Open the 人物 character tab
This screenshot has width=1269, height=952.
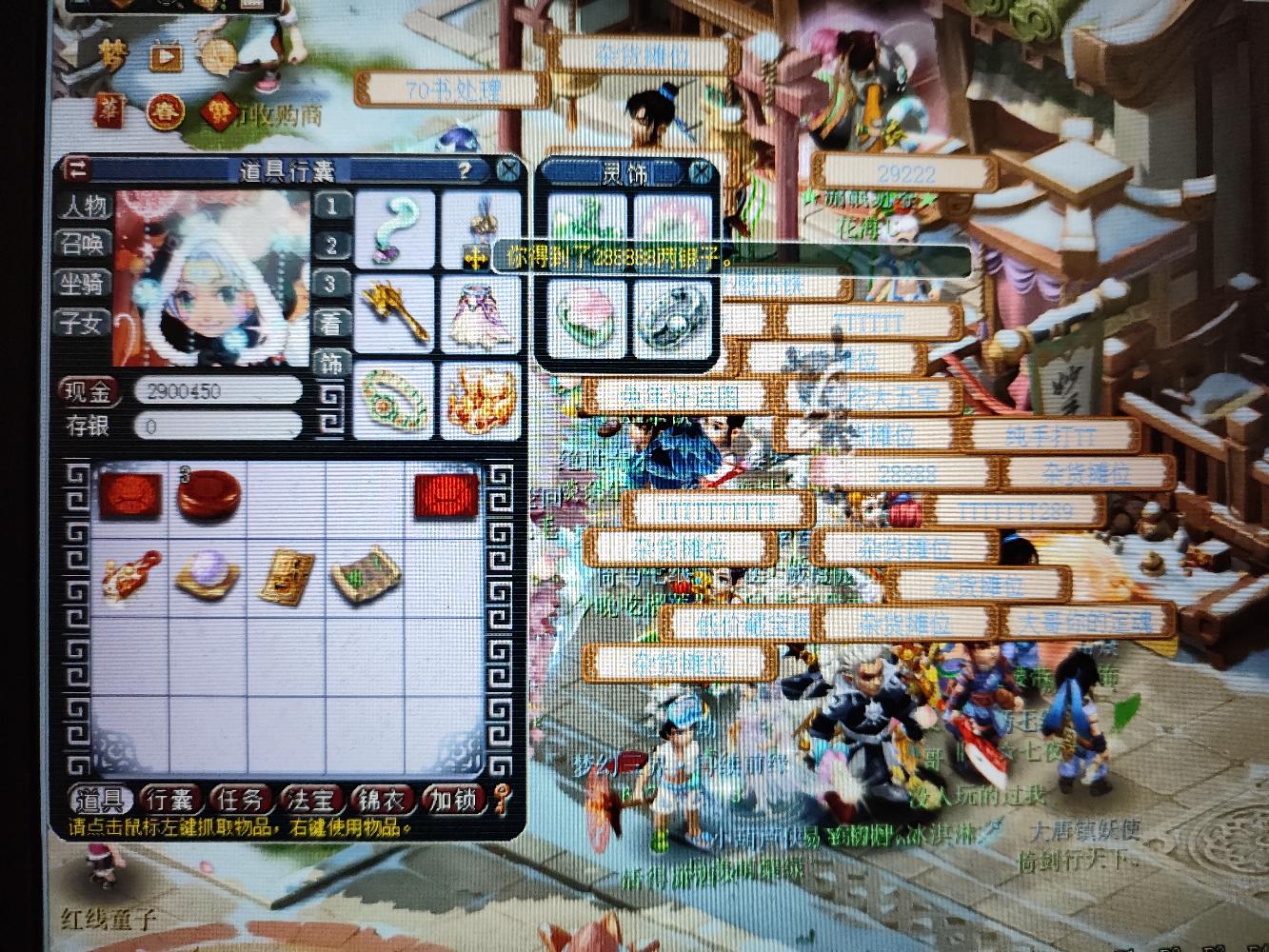85,207
